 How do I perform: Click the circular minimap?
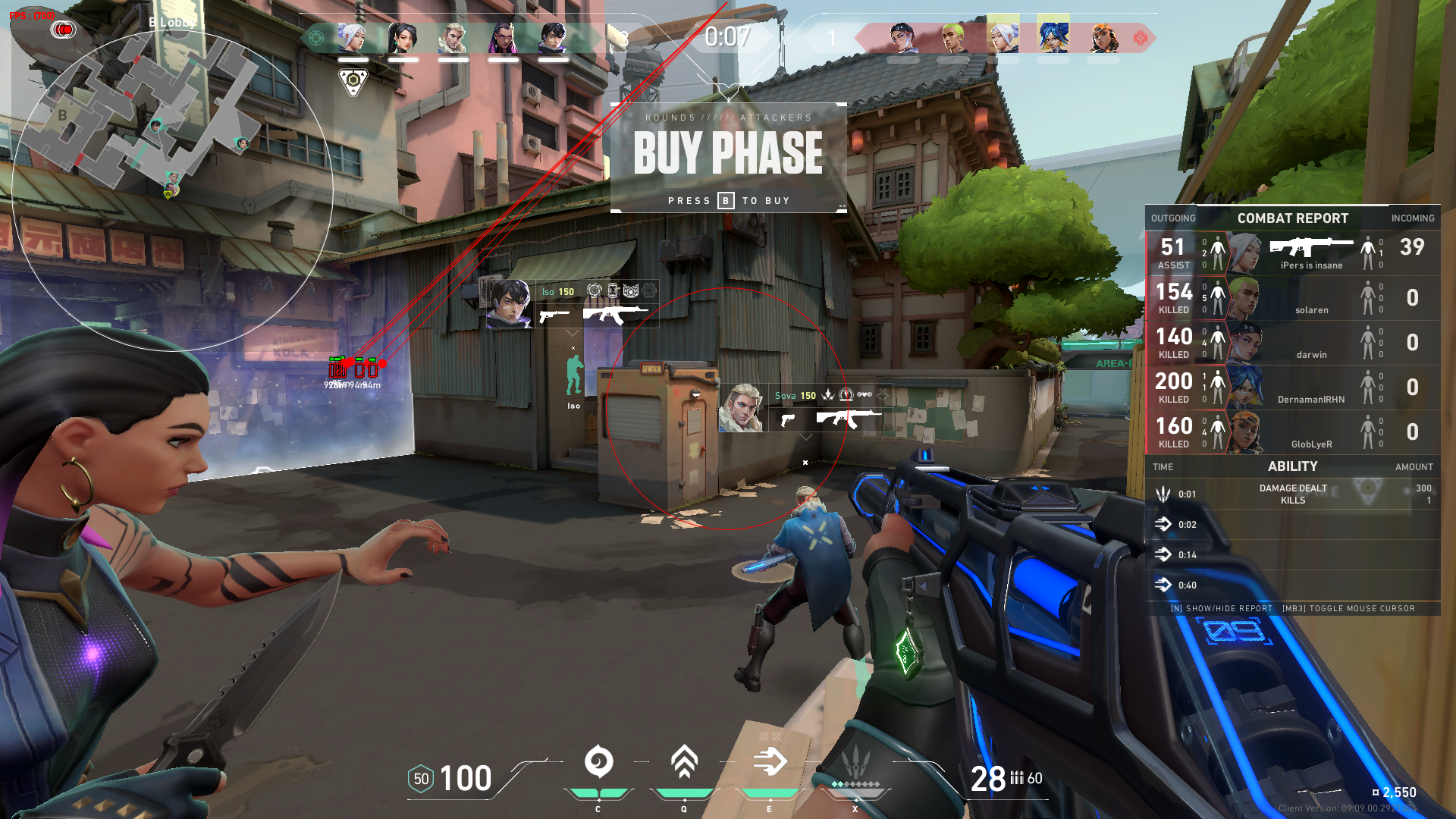coord(172,190)
